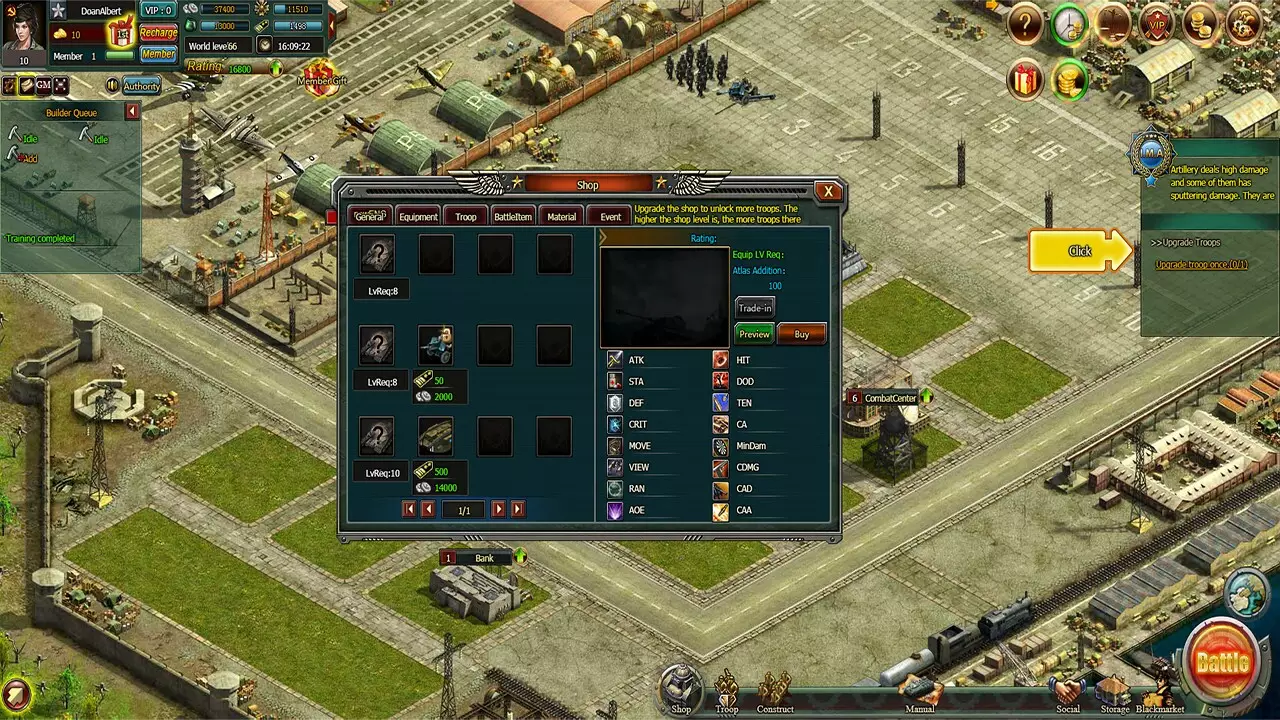This screenshot has width=1280, height=720.
Task: Open the Troop panel from the bottom toolbar
Action: pos(727,690)
